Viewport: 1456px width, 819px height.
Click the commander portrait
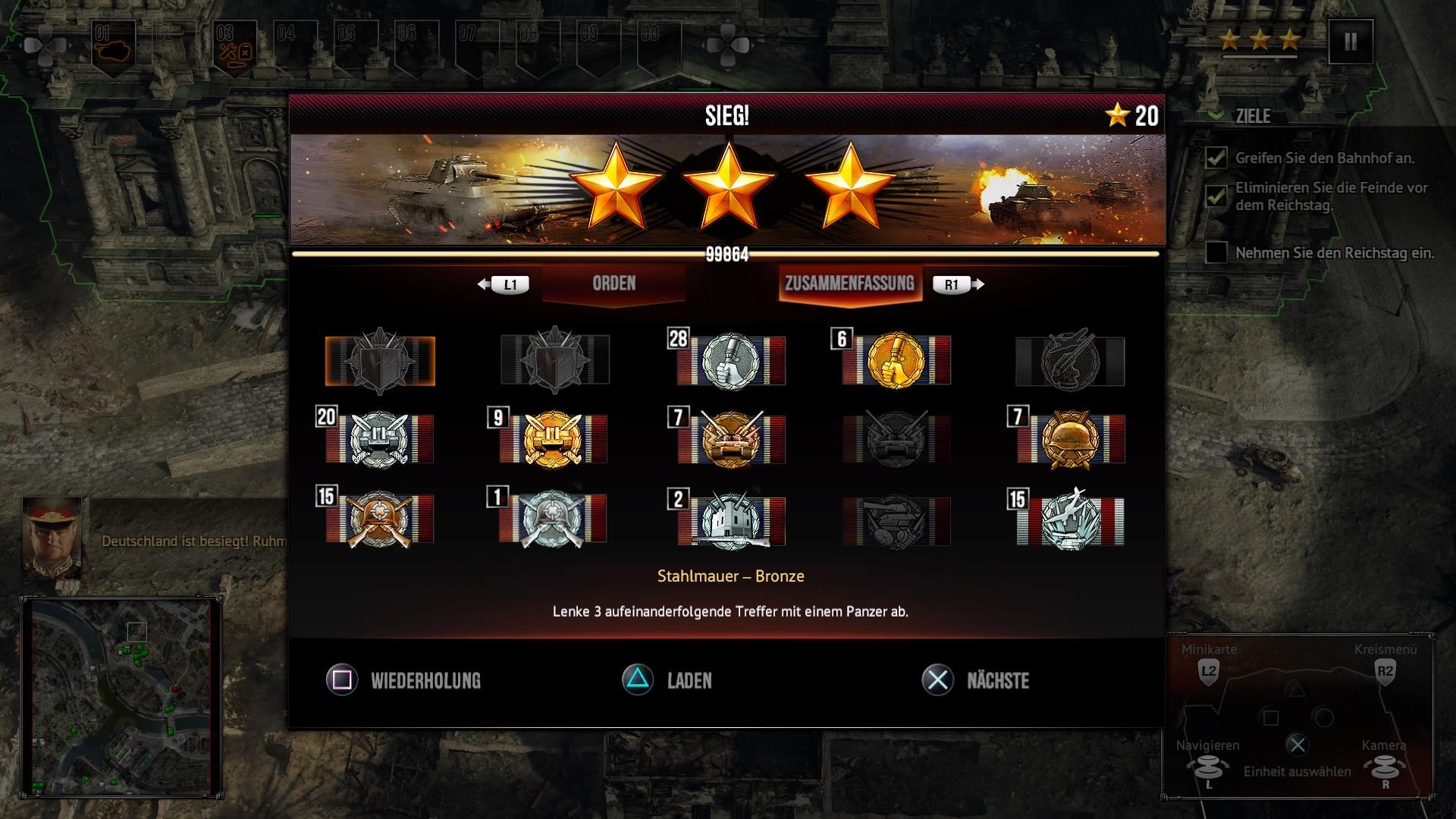(52, 538)
